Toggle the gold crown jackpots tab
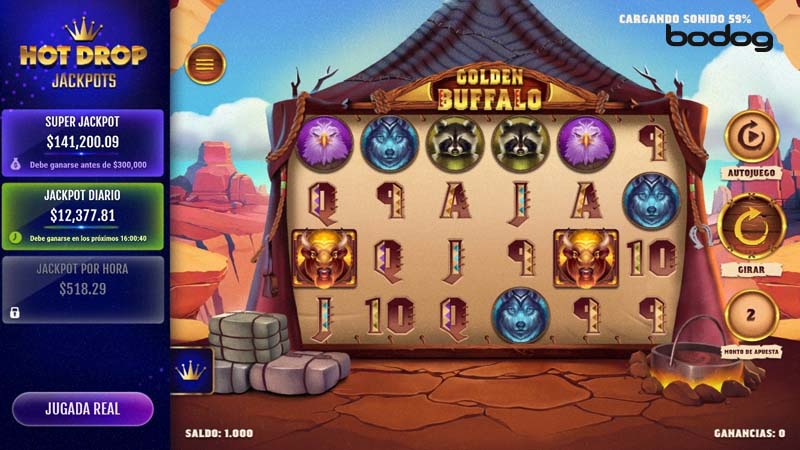The image size is (800, 450). point(190,371)
